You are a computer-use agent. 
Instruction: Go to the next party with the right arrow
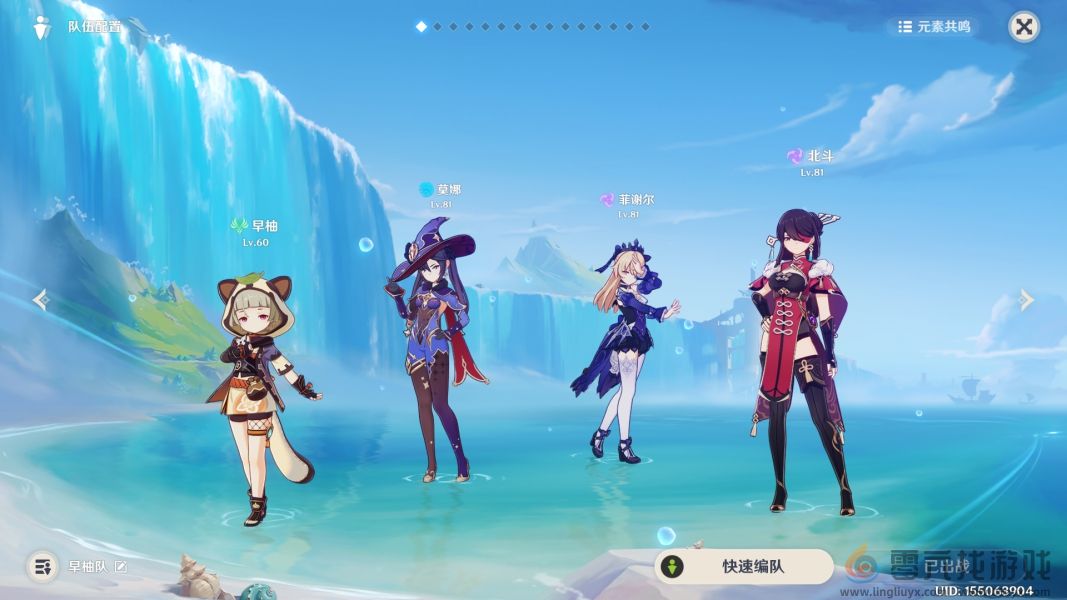coord(1026,299)
